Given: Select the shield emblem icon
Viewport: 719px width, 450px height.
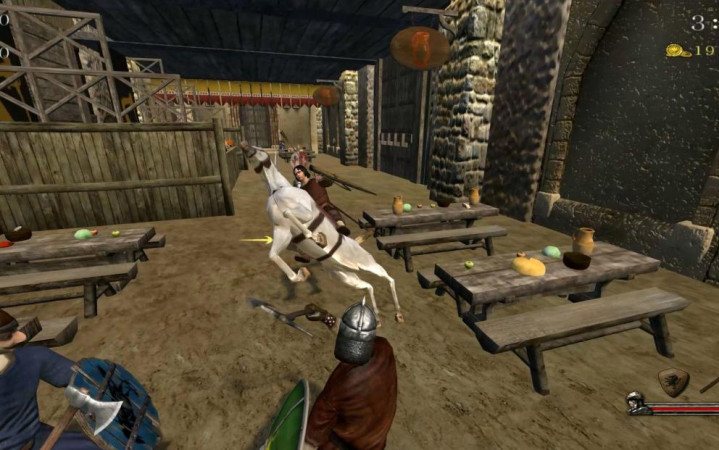Looking at the screenshot, I should pos(673,380).
